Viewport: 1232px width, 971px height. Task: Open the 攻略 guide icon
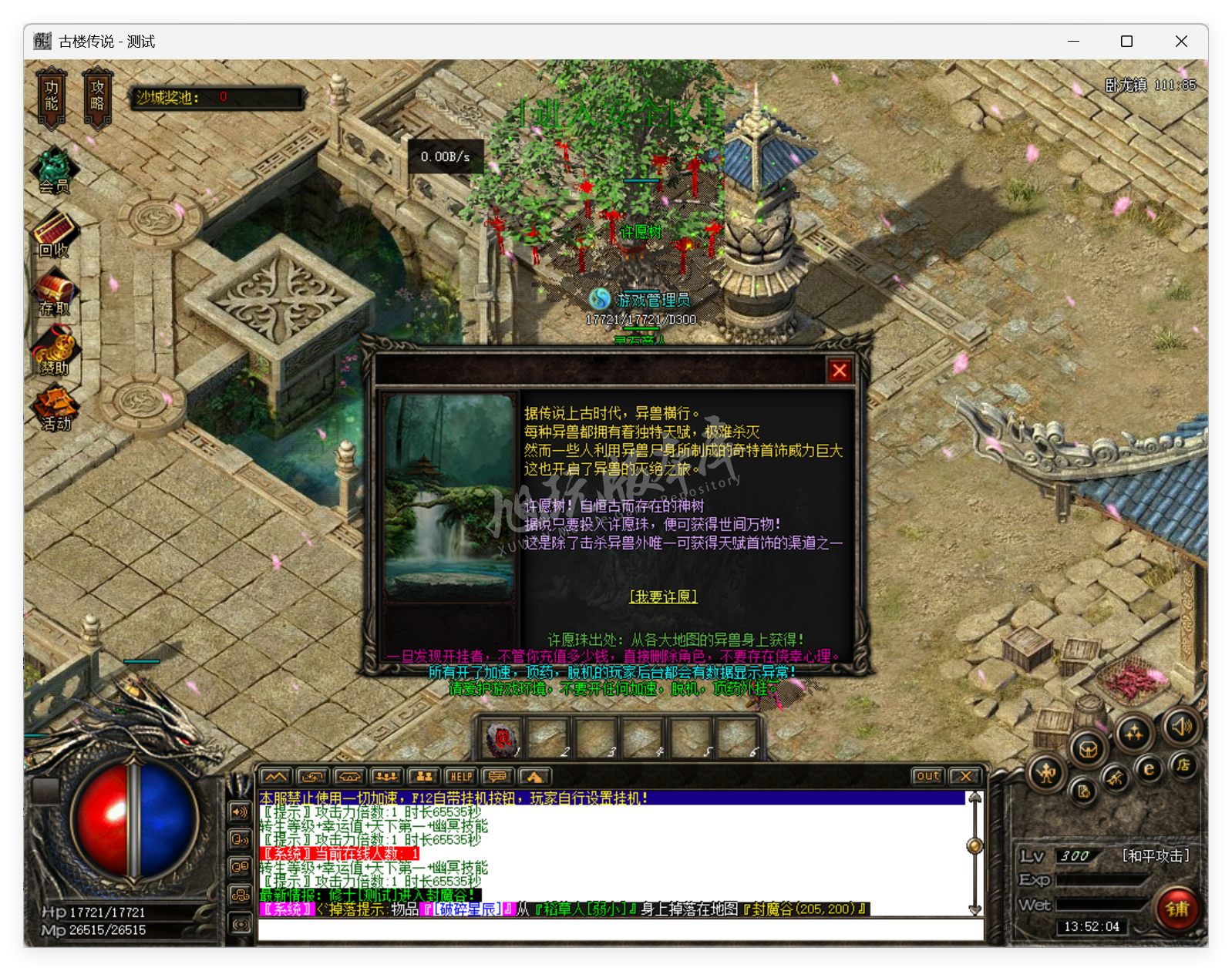pos(97,94)
